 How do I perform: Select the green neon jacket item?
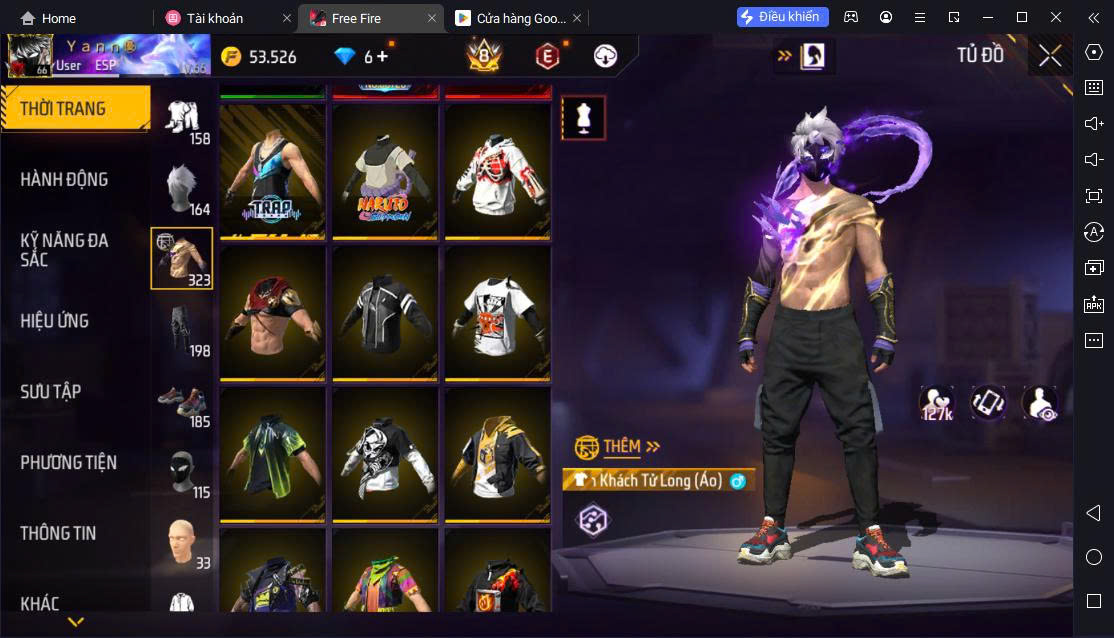pos(272,455)
